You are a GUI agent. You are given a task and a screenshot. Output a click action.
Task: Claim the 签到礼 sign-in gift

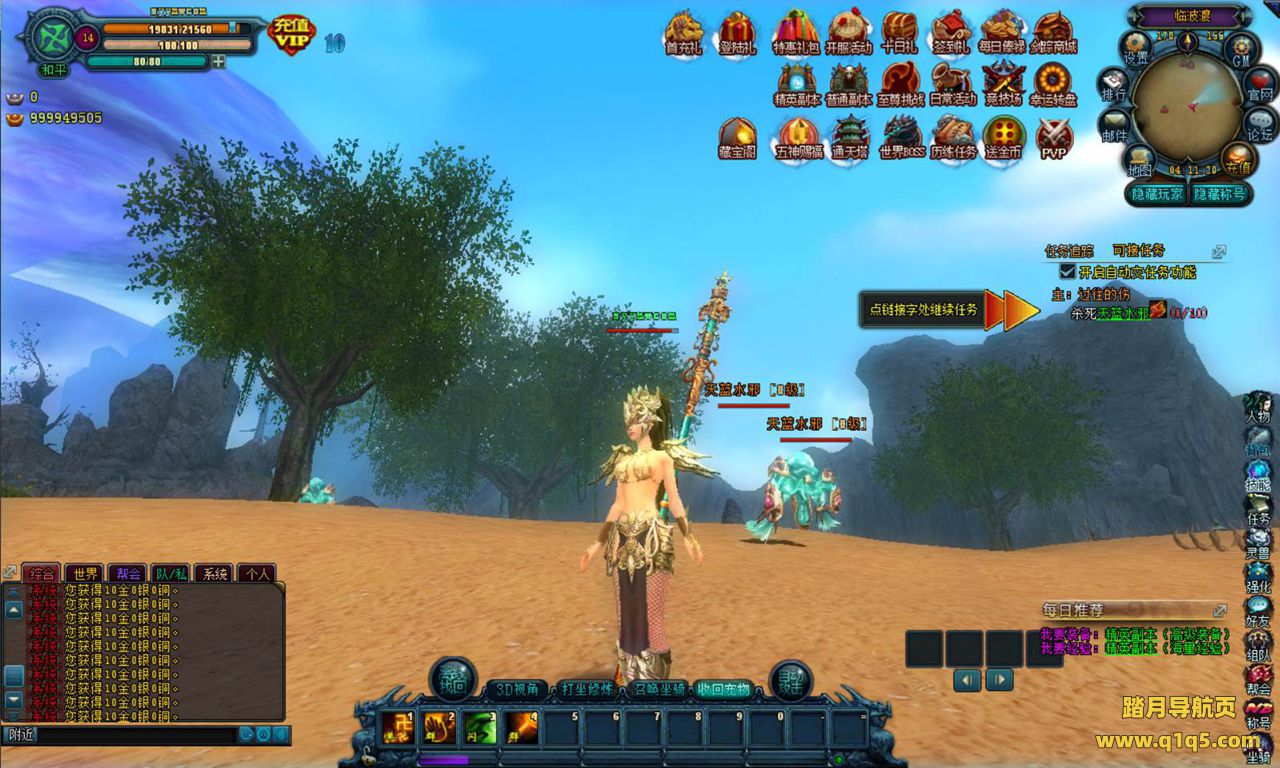[951, 31]
